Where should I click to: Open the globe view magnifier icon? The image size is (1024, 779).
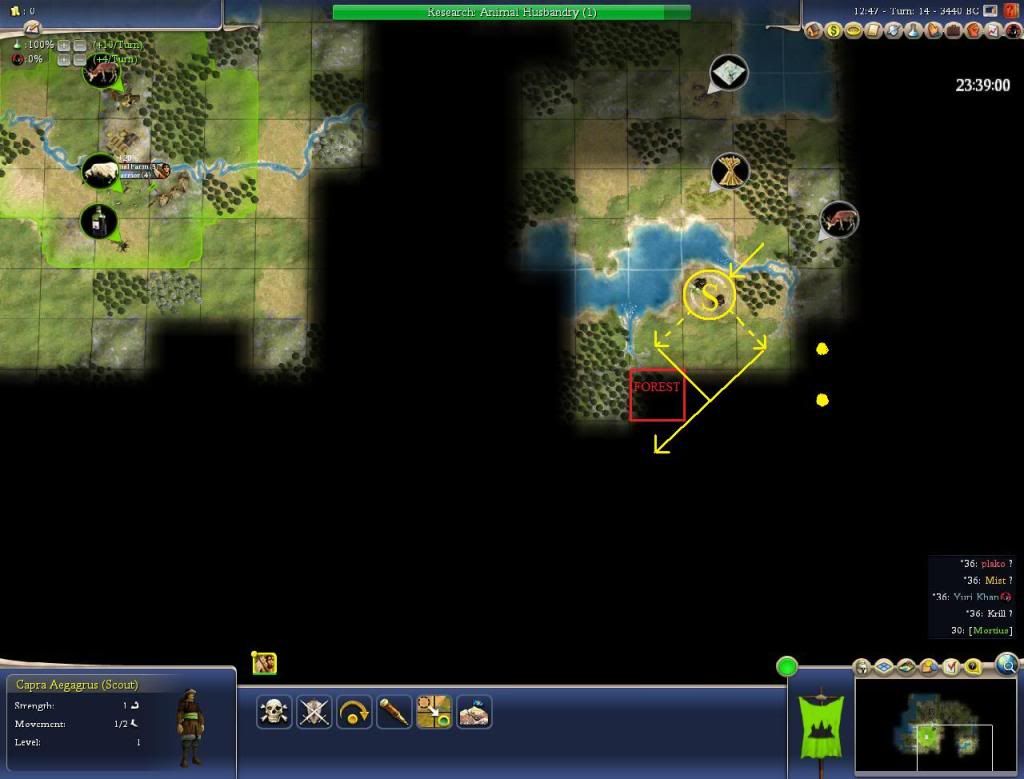(1006, 664)
